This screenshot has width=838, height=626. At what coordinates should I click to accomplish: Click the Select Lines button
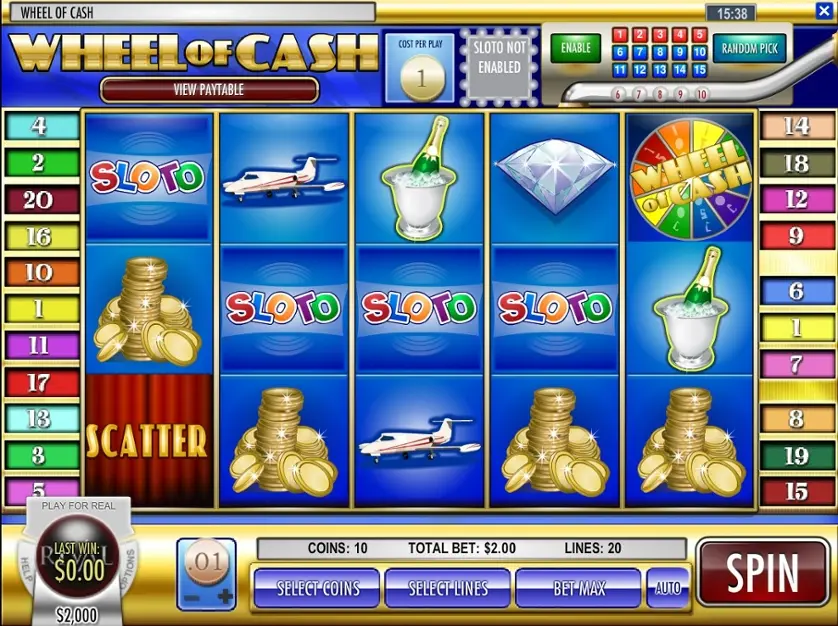coord(447,588)
